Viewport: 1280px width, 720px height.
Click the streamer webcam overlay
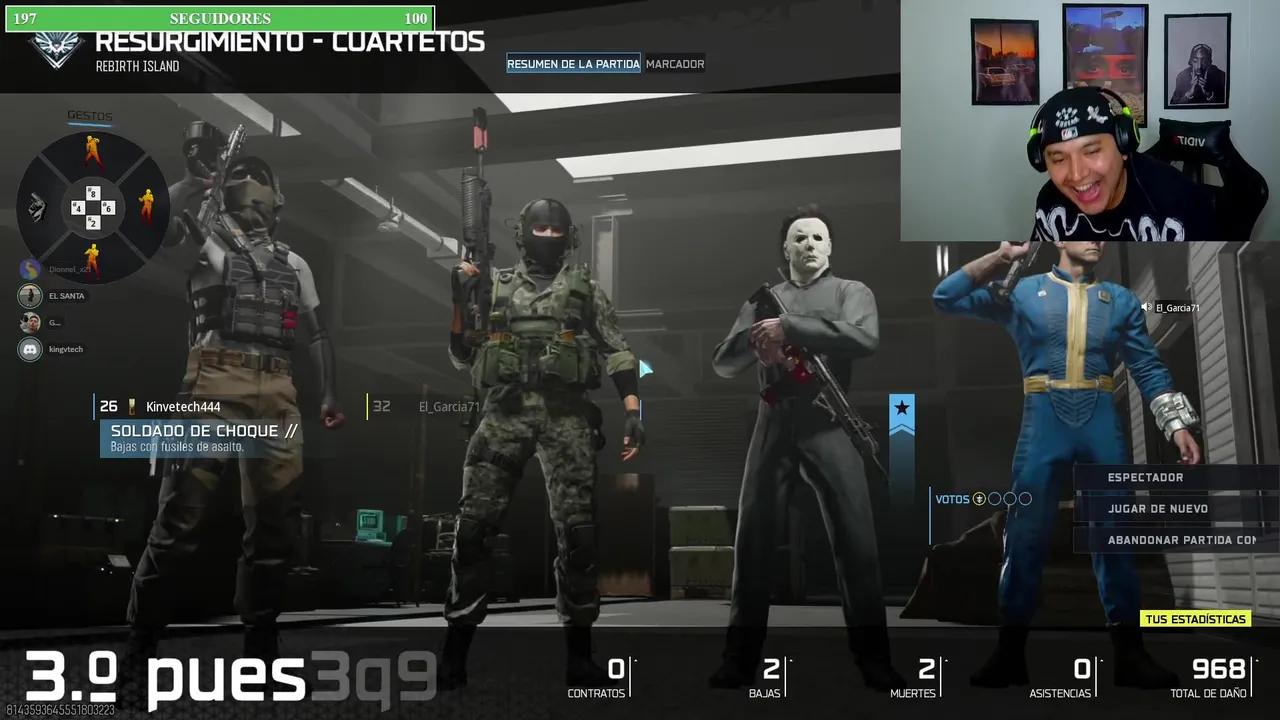point(1090,120)
